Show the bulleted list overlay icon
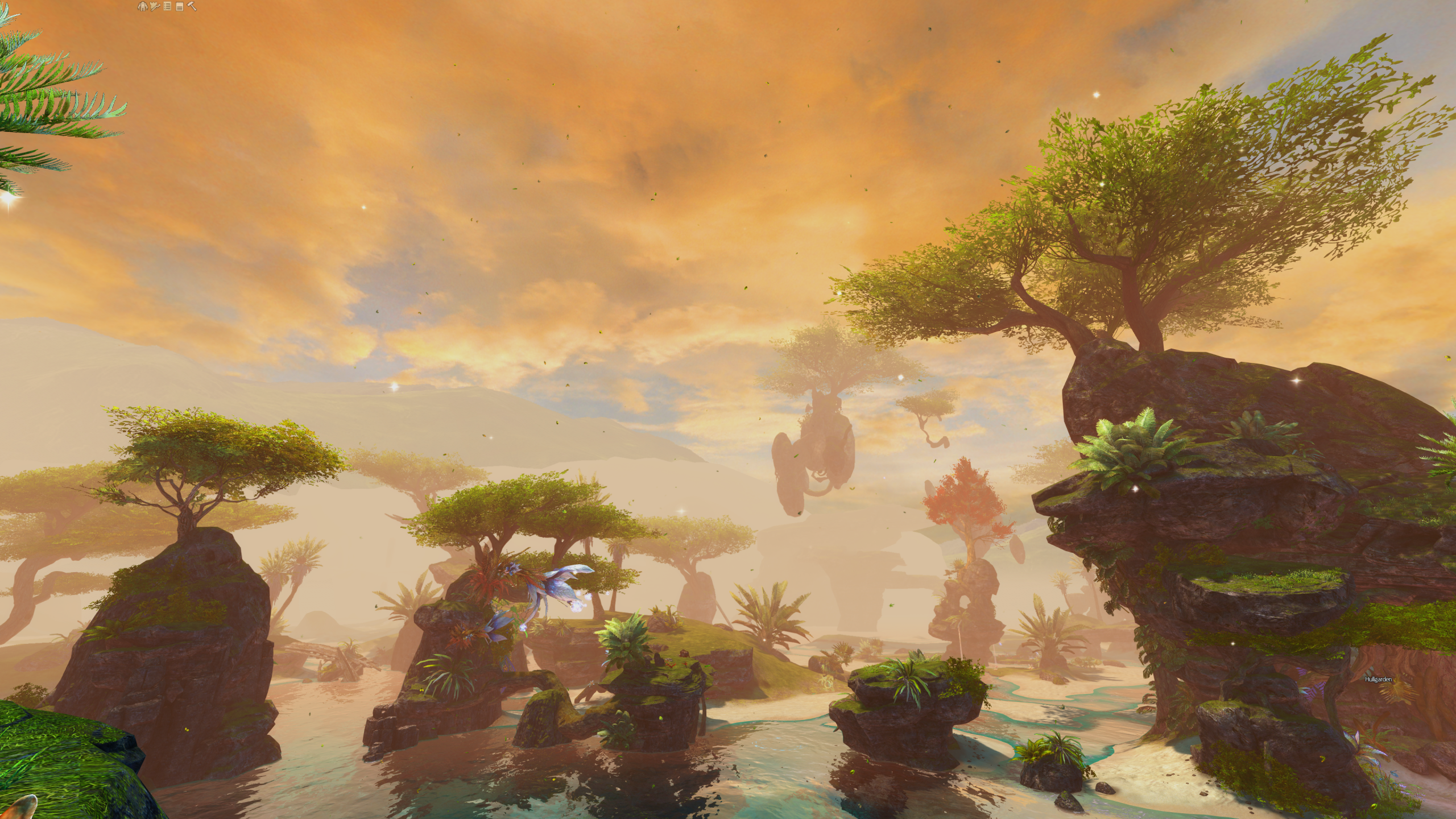This screenshot has height=819, width=1456. 167,7
